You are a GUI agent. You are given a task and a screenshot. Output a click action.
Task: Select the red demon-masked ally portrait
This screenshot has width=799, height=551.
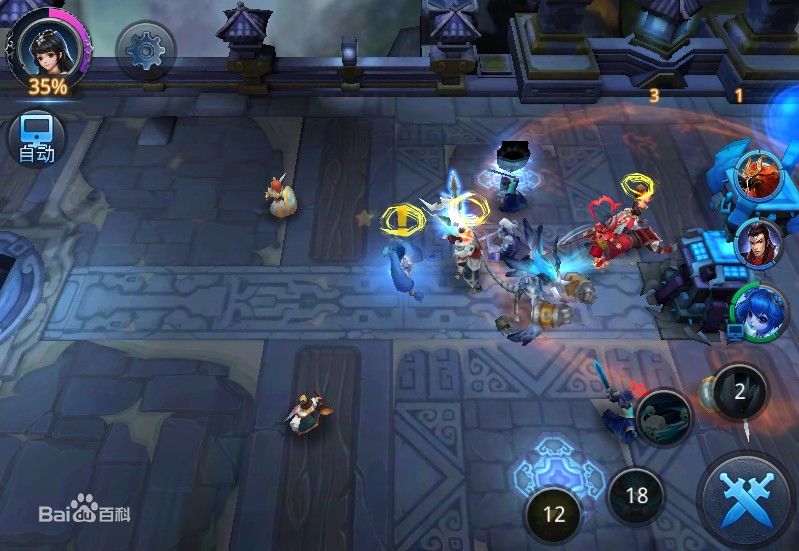tap(759, 174)
